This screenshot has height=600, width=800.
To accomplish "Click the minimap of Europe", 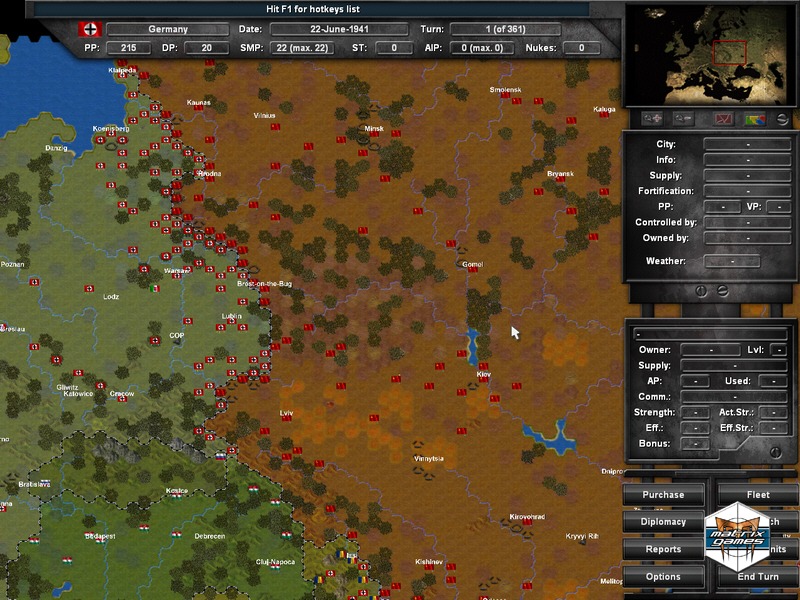I will pyautogui.click(x=710, y=54).
